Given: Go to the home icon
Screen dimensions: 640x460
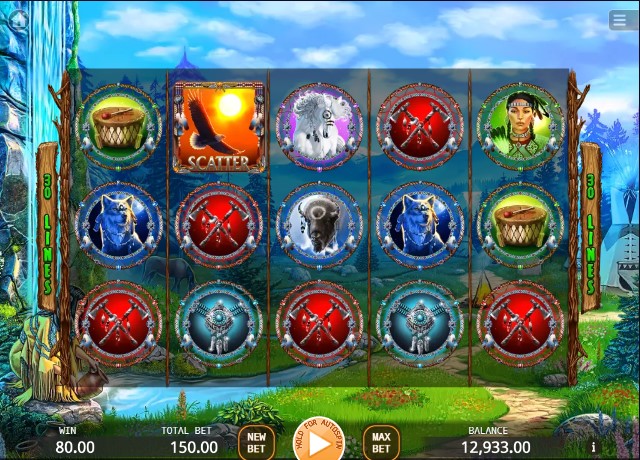Looking at the screenshot, I should tap(17, 18).
